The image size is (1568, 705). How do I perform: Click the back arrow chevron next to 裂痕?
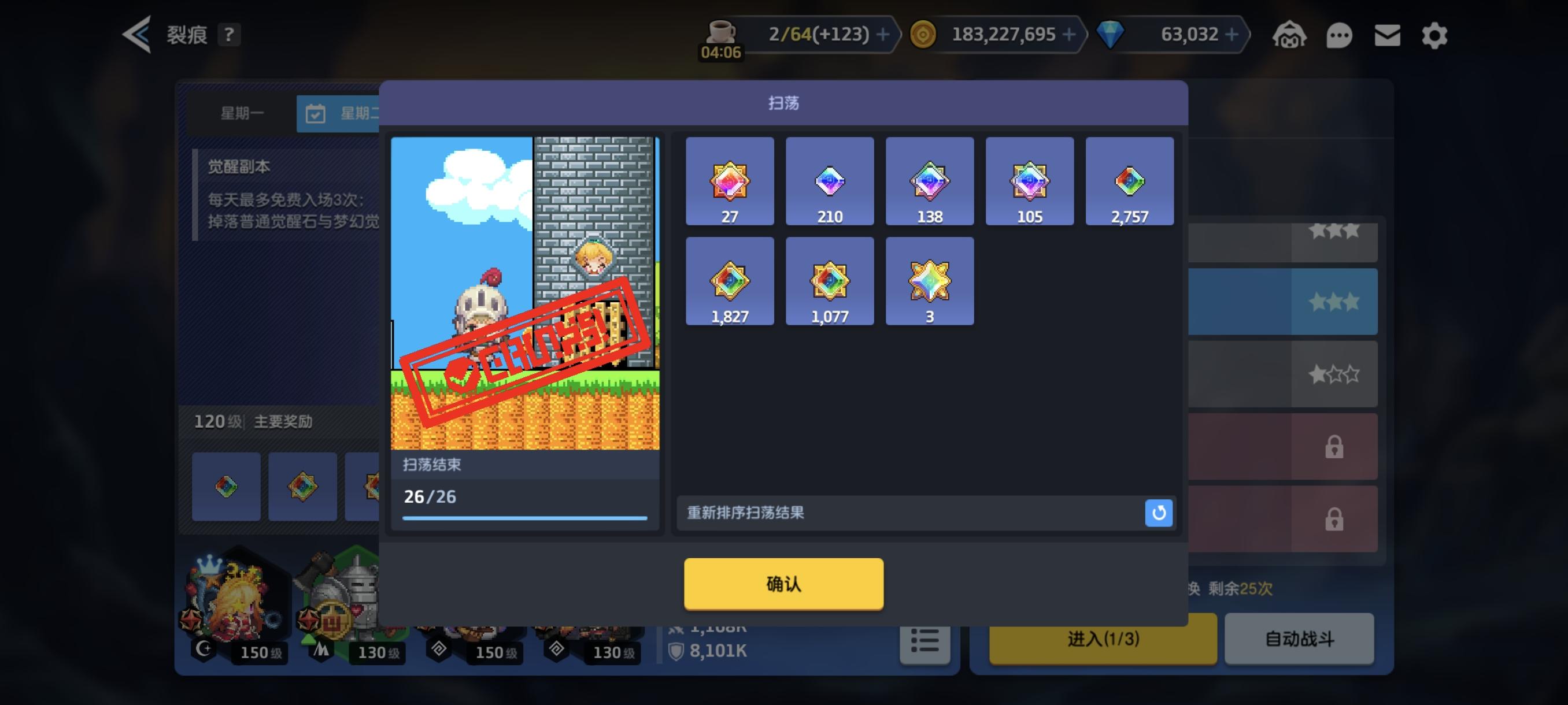[x=138, y=34]
